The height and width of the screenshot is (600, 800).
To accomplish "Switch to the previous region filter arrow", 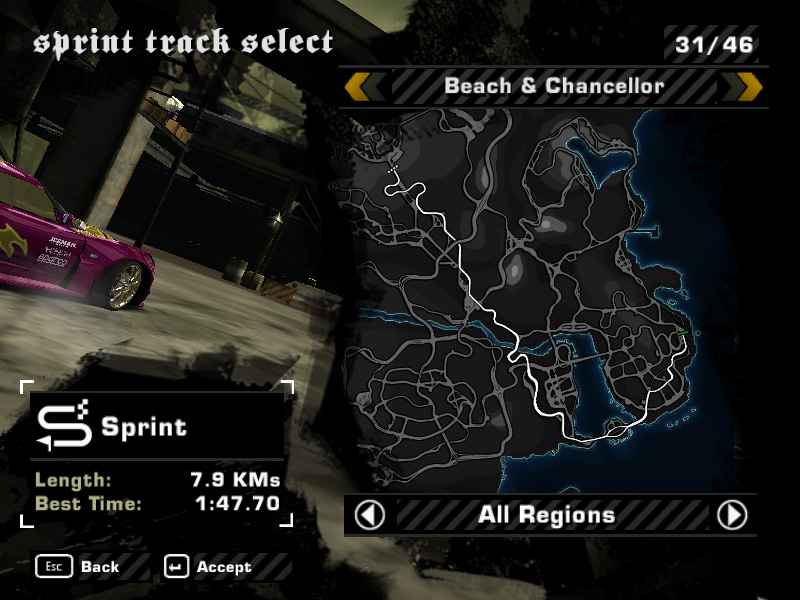I will coord(370,515).
